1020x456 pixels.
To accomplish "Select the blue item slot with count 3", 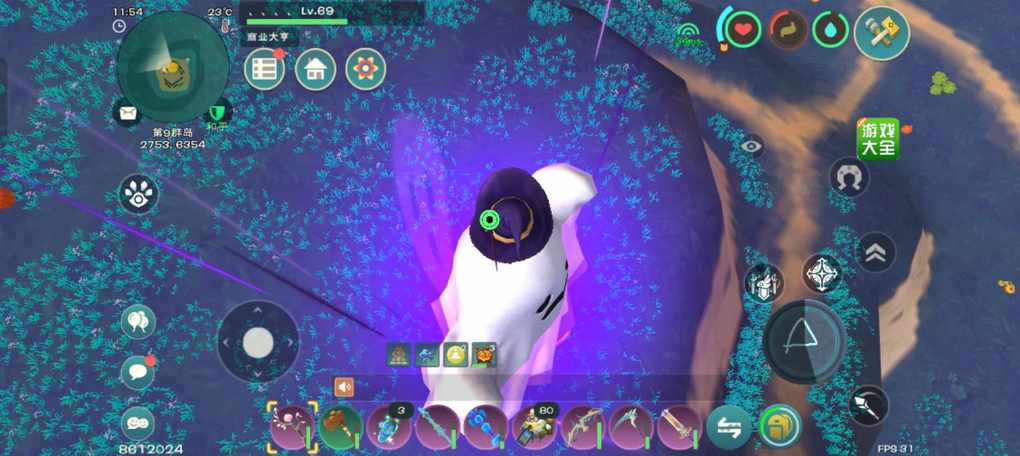I will pos(389,427).
